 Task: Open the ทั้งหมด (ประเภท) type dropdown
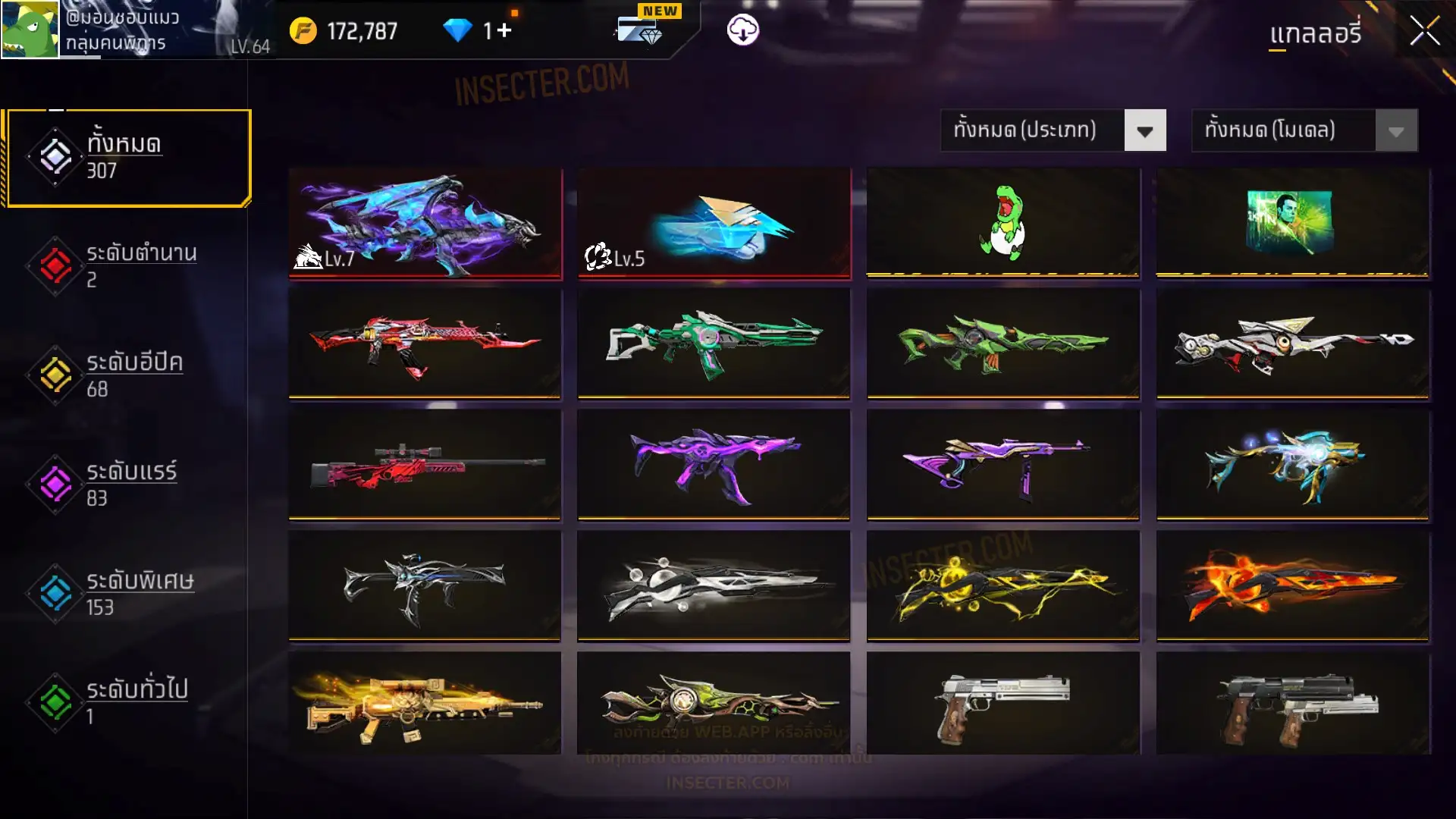pos(1053,130)
